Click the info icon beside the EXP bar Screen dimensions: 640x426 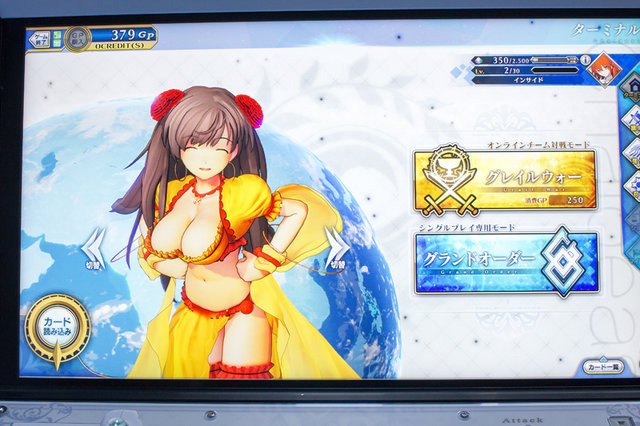tap(584, 61)
